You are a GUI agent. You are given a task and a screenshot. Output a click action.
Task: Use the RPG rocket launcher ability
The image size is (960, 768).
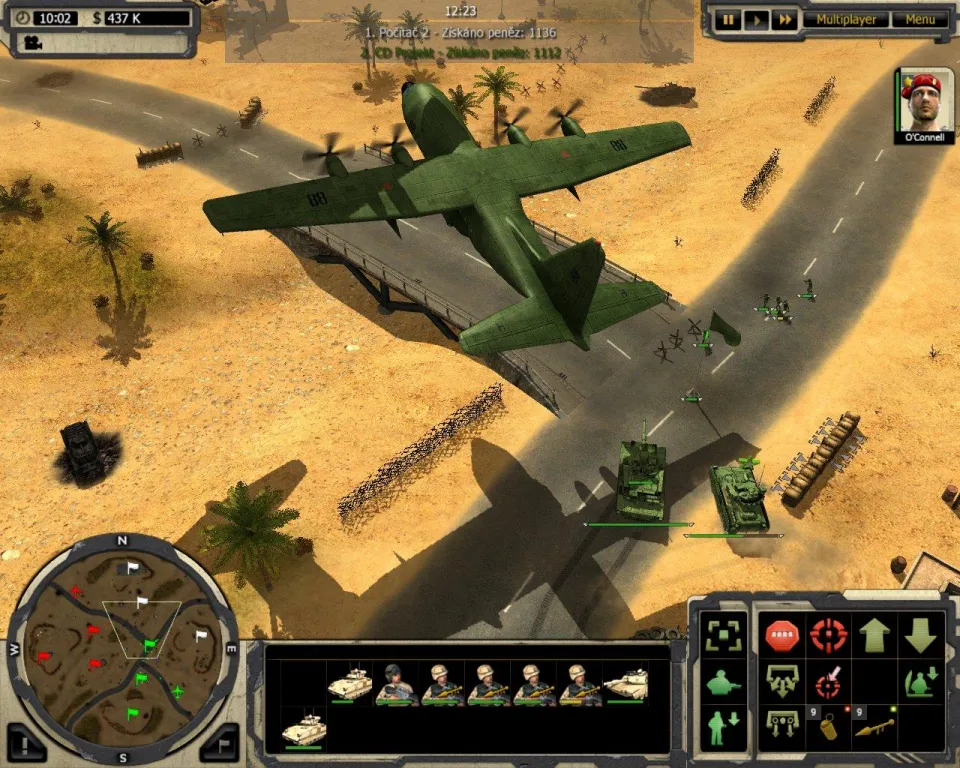pos(873,728)
